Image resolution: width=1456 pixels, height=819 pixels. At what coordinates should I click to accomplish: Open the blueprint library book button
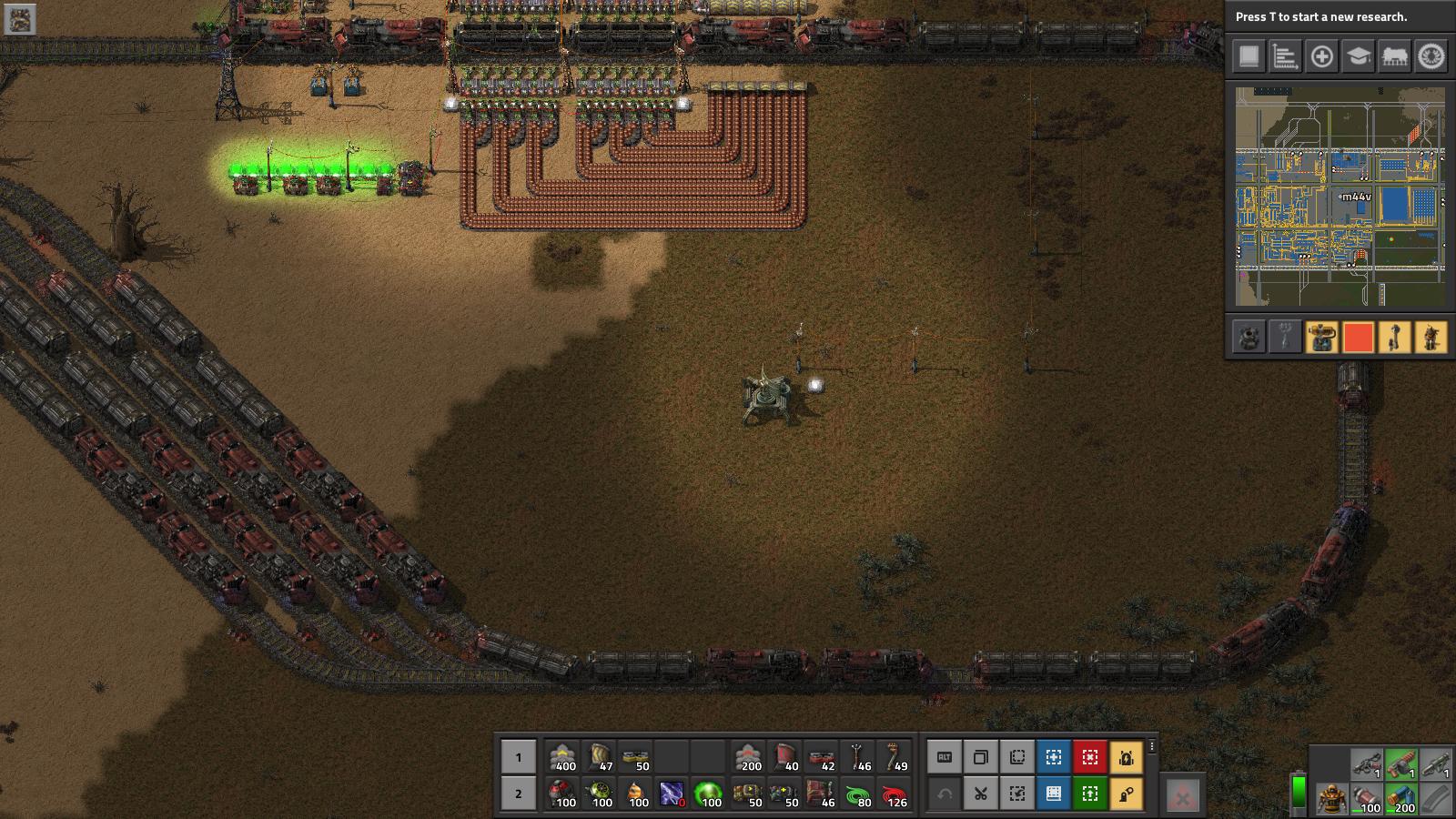pos(1053,794)
